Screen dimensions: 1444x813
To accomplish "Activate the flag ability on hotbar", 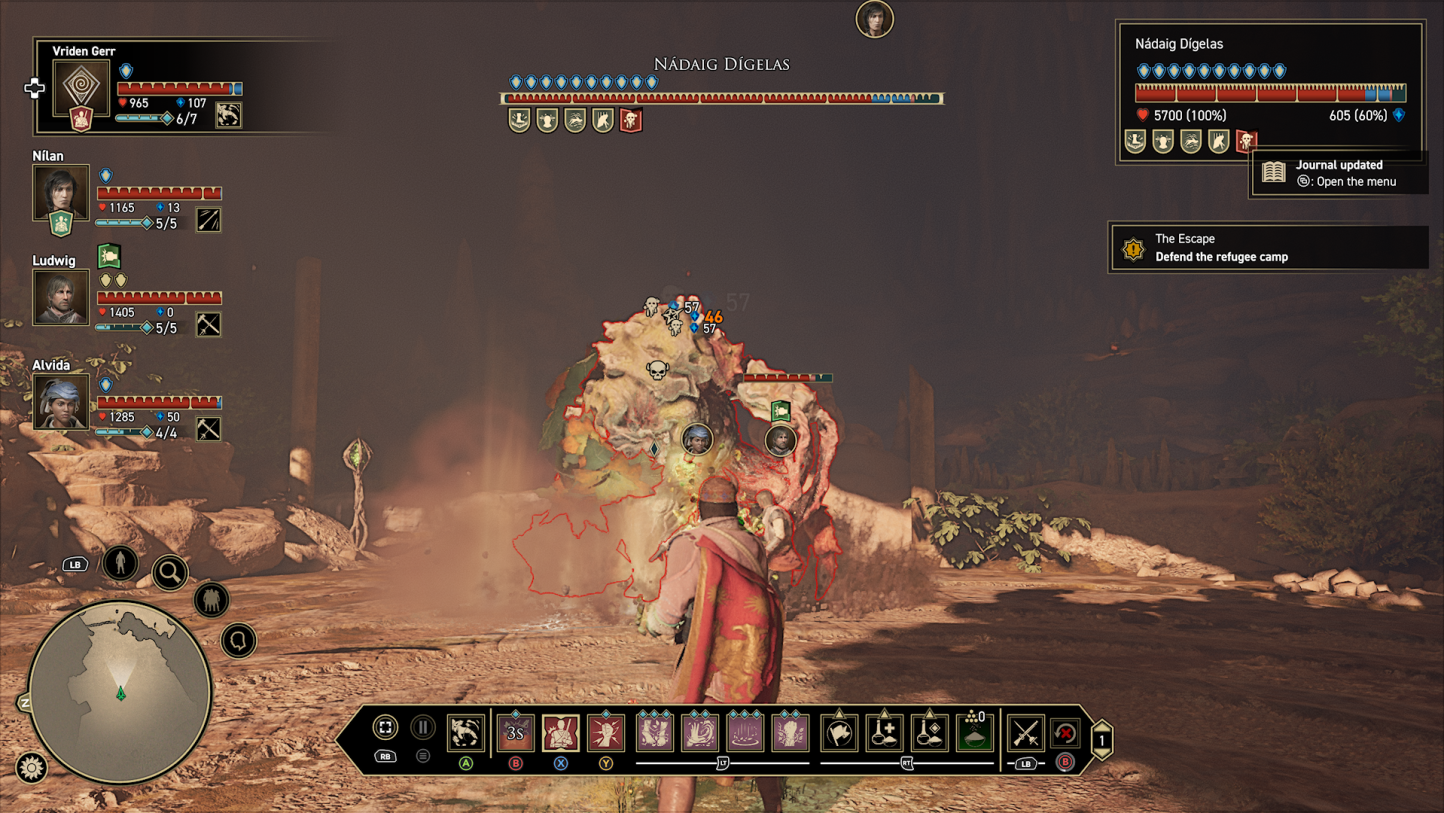I will [839, 733].
